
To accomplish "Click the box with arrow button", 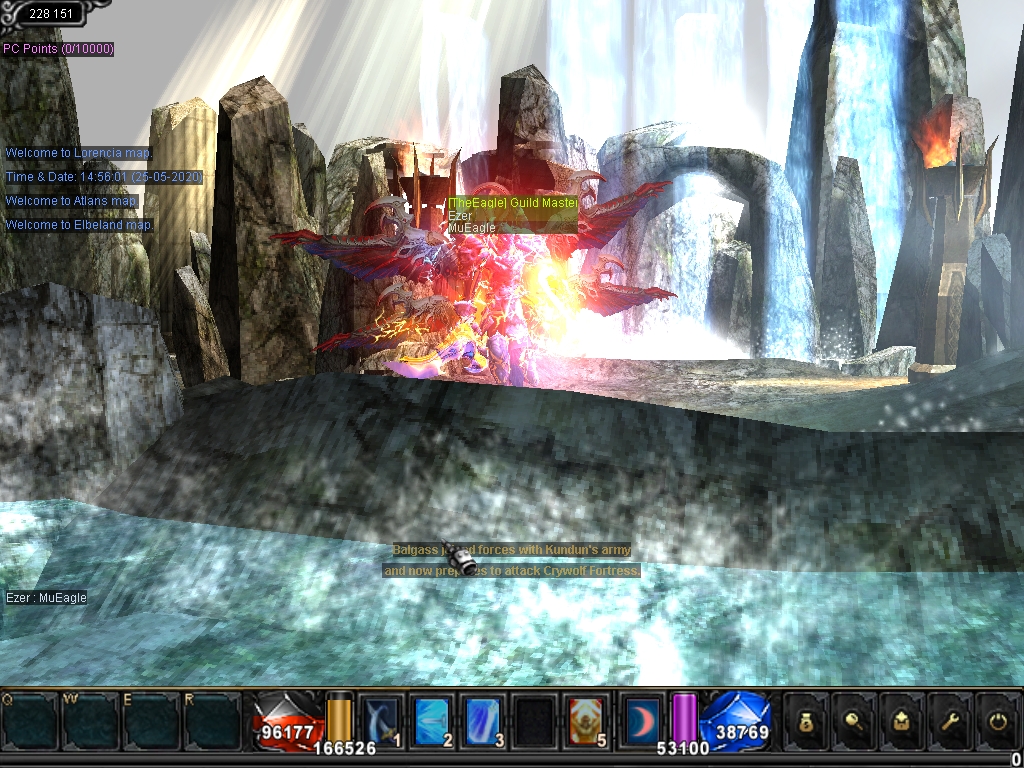I will click(x=904, y=719).
